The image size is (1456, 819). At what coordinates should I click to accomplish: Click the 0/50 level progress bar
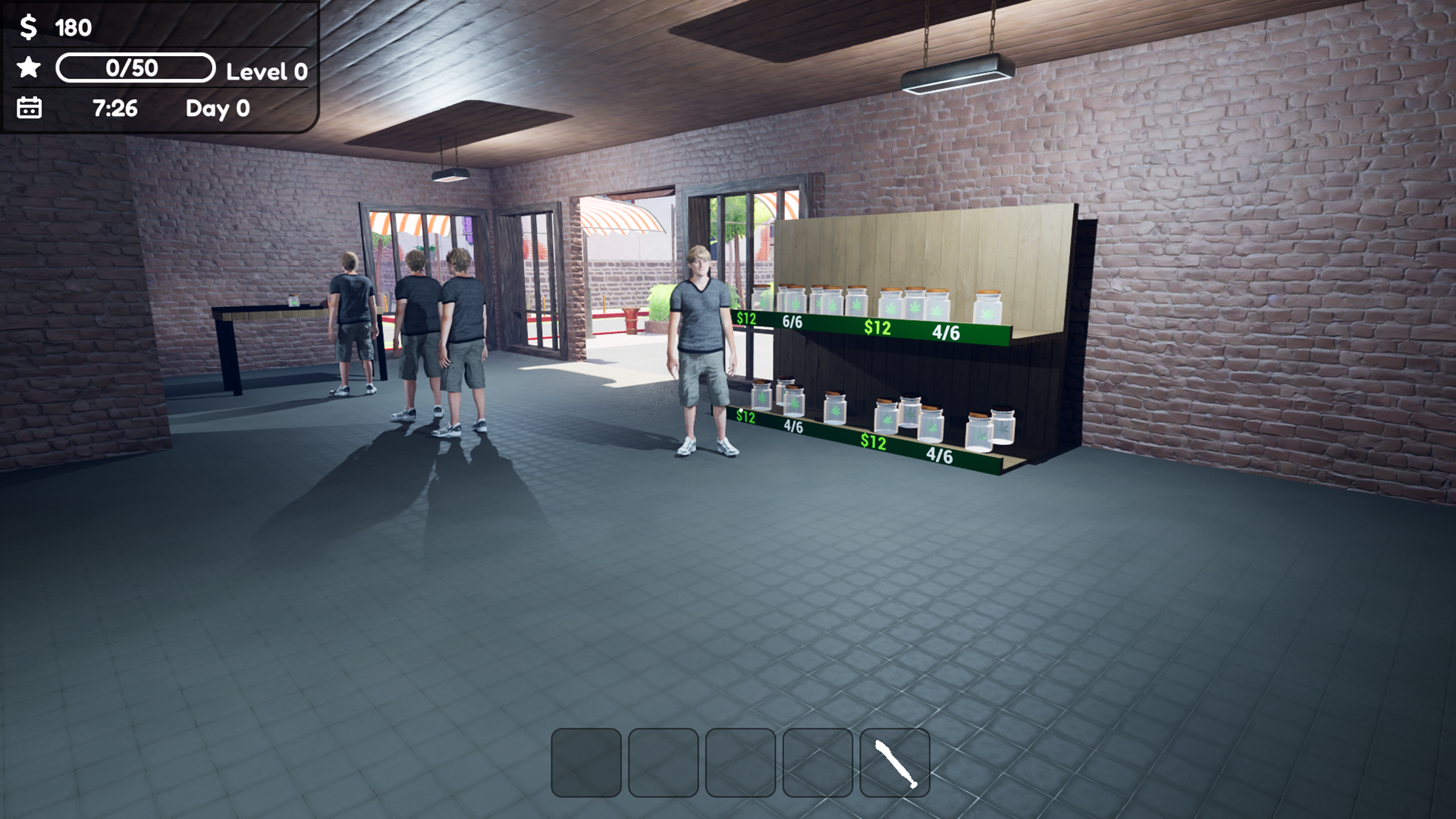[x=135, y=68]
